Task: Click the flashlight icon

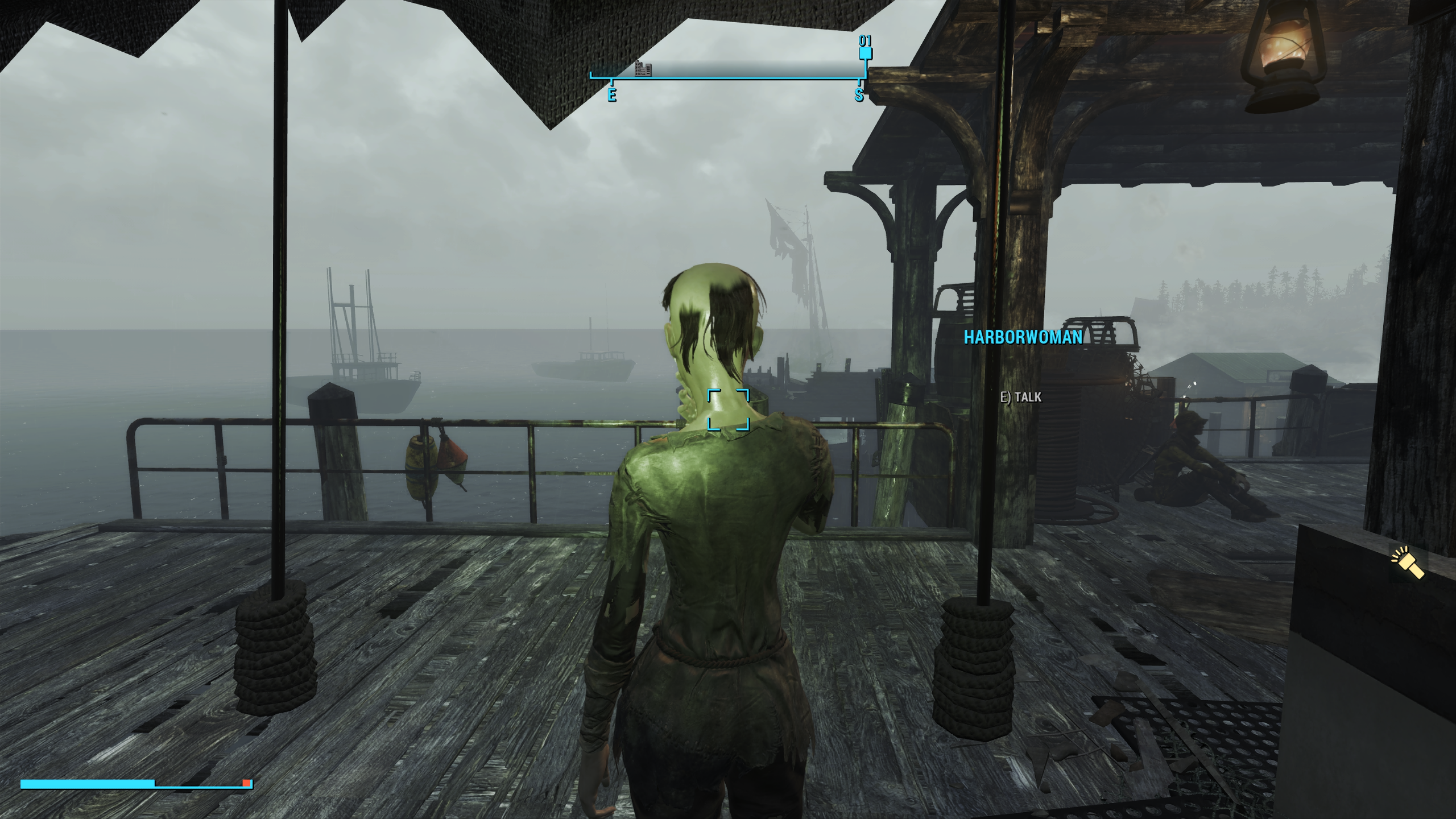Action: [1408, 563]
